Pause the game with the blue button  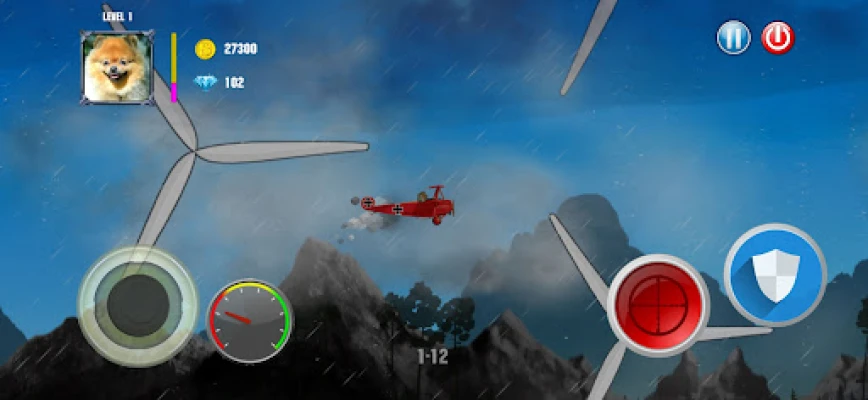tap(733, 38)
